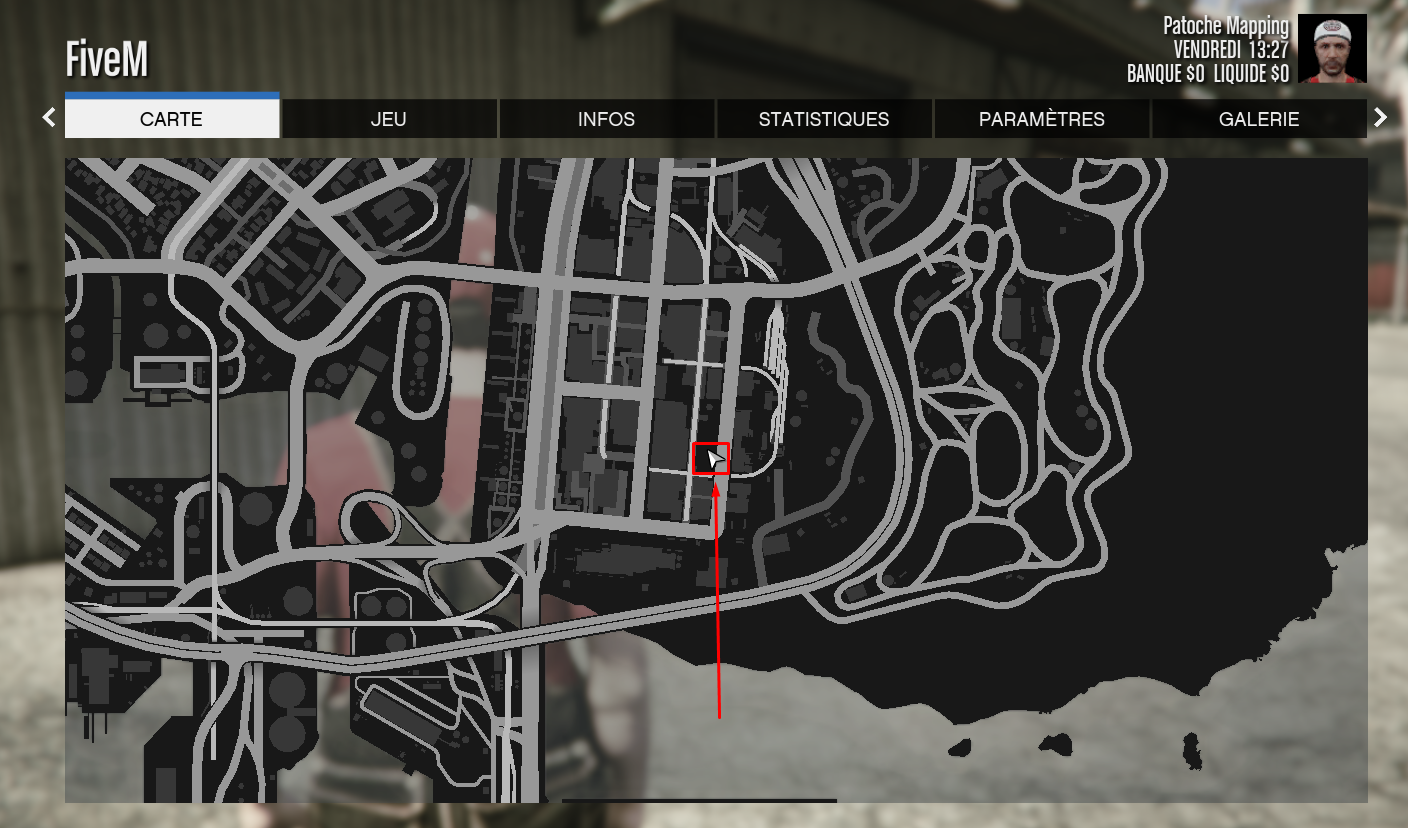Click the BANQUE $0 balance display
Viewport: 1408px width, 828px height.
(1165, 73)
